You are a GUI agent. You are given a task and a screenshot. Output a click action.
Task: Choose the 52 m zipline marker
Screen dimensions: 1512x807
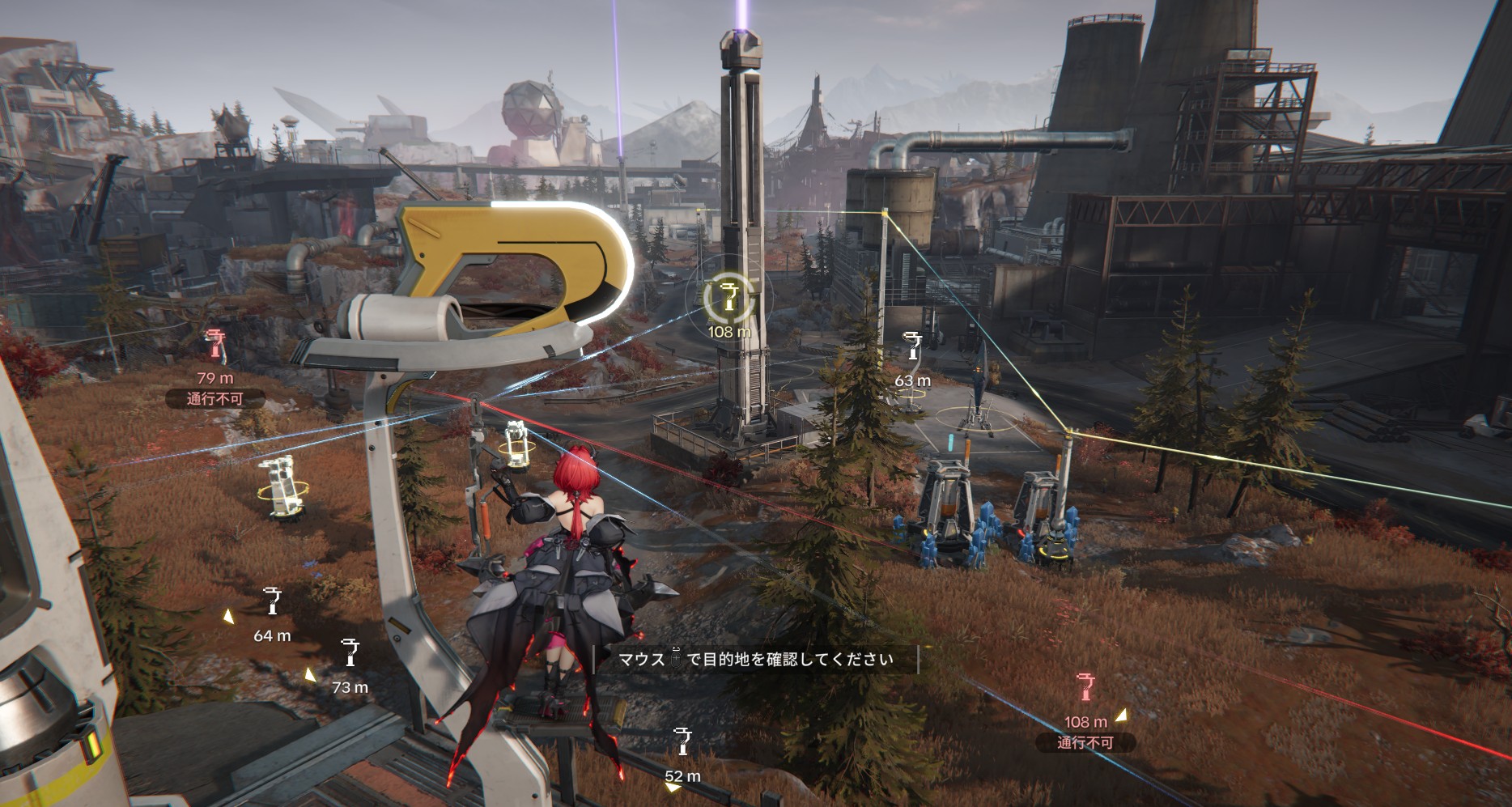[x=683, y=741]
